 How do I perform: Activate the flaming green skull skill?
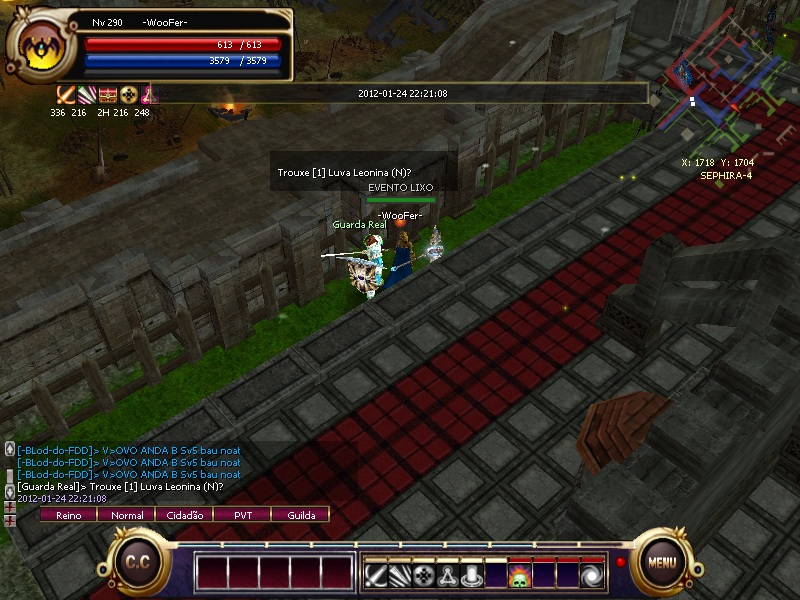(x=519, y=576)
